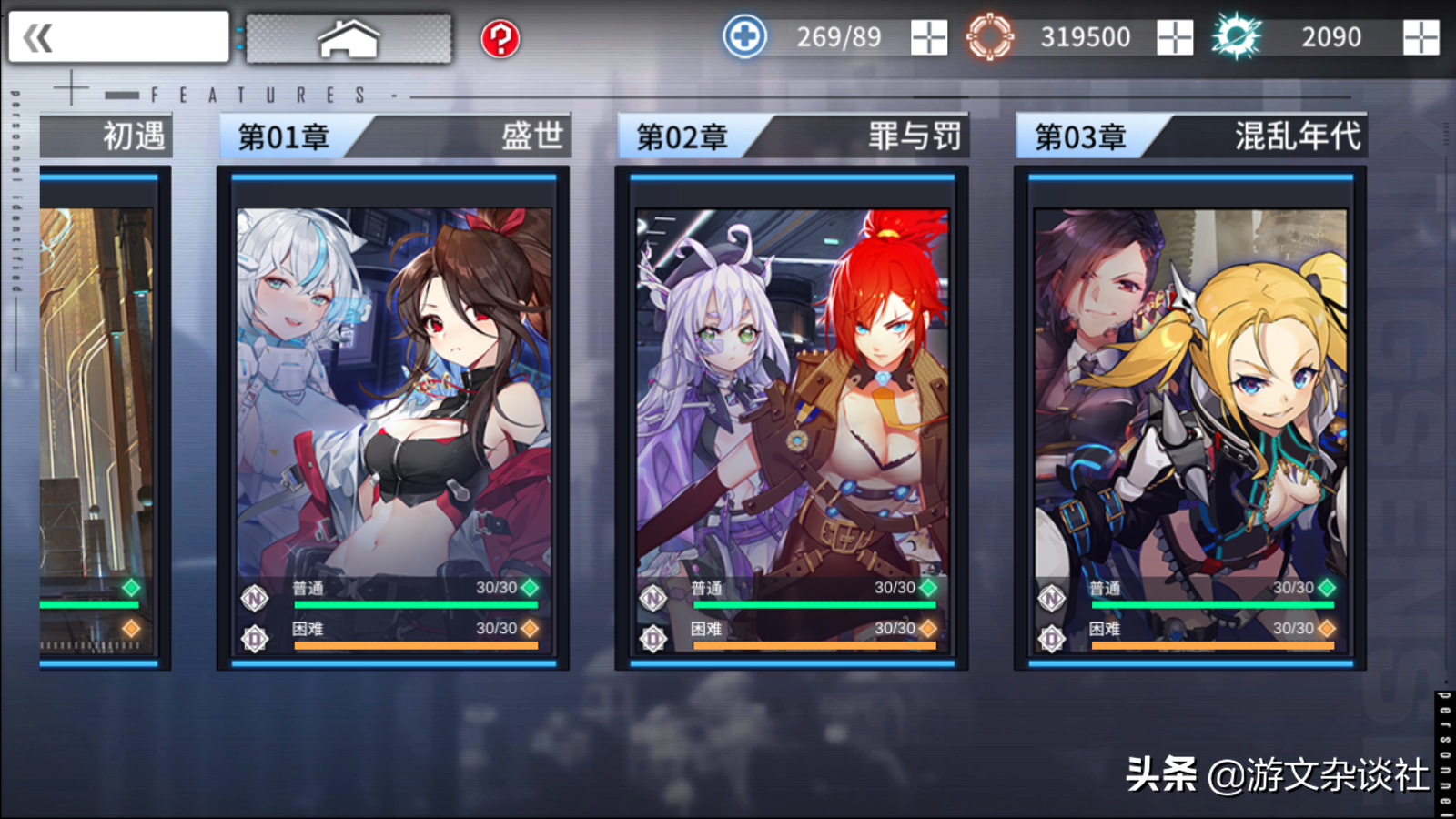Screen dimensions: 1456x819
Task: Click the blue stamina cross icon
Action: (x=744, y=36)
